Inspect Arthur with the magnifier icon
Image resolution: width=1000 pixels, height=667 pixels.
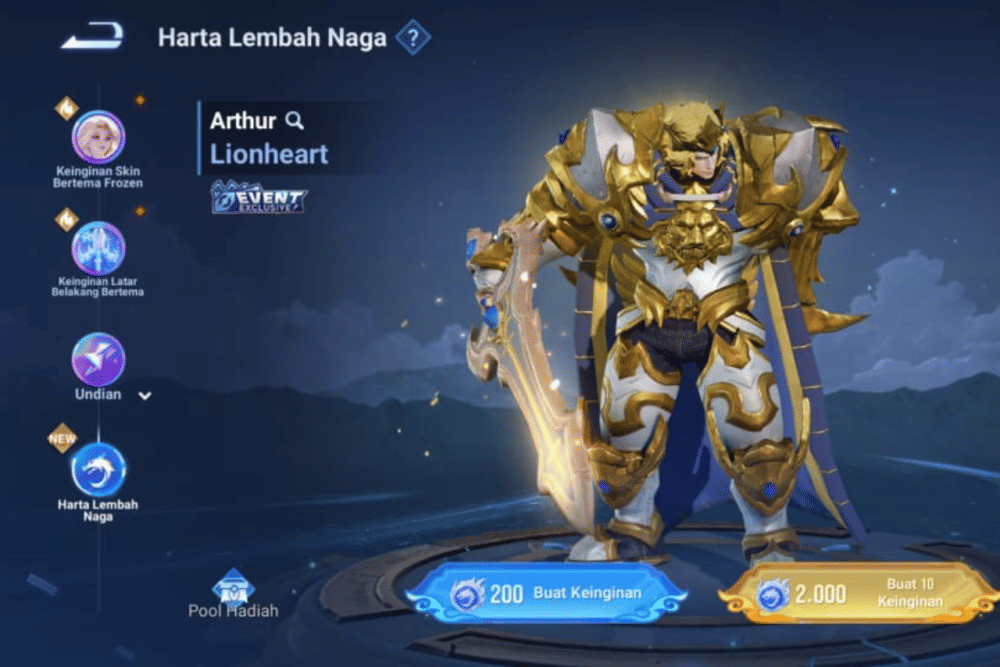pyautogui.click(x=294, y=121)
